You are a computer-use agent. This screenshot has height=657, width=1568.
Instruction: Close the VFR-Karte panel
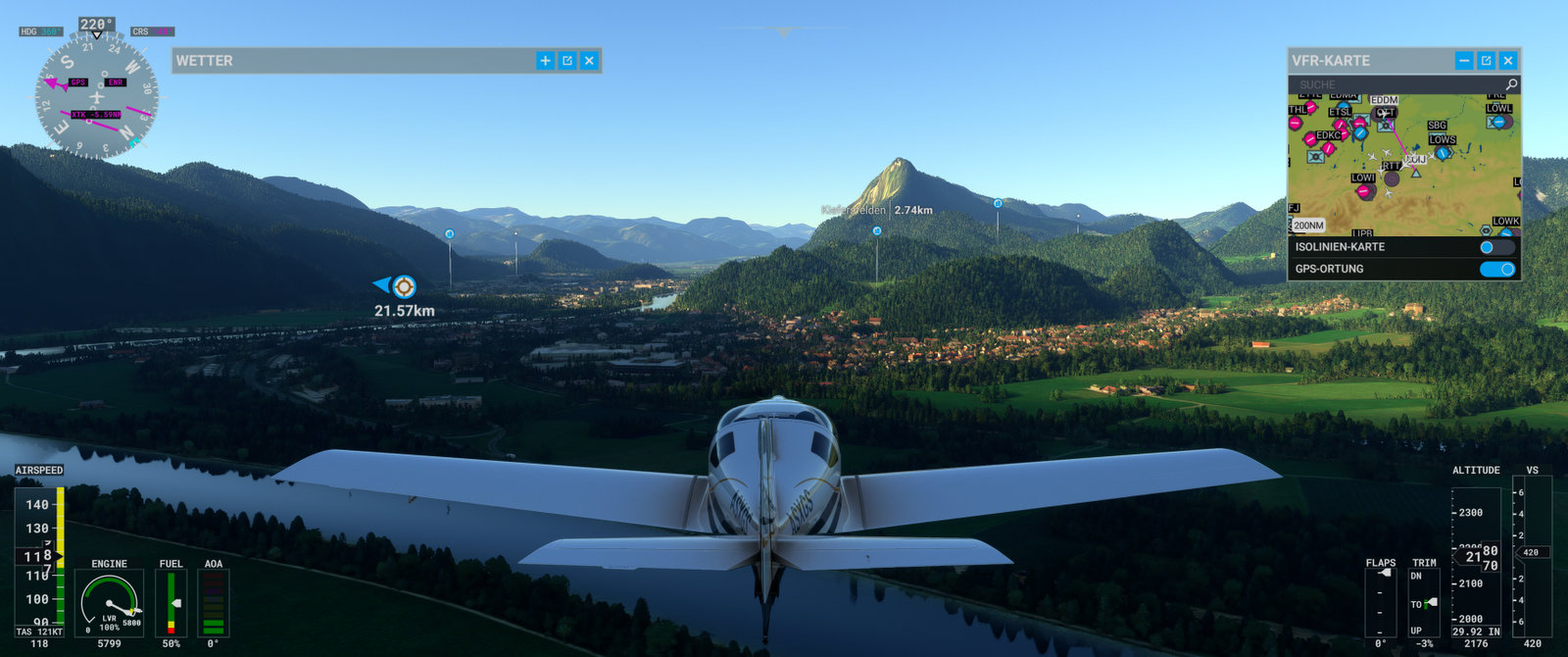(x=1508, y=61)
